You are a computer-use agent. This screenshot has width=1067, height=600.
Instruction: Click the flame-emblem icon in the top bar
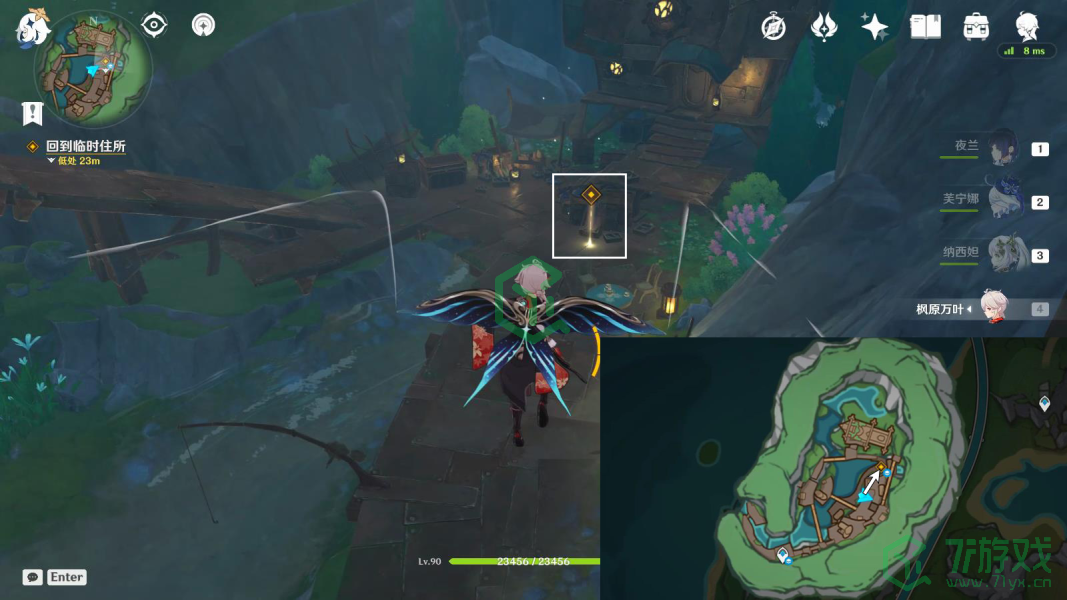click(824, 27)
